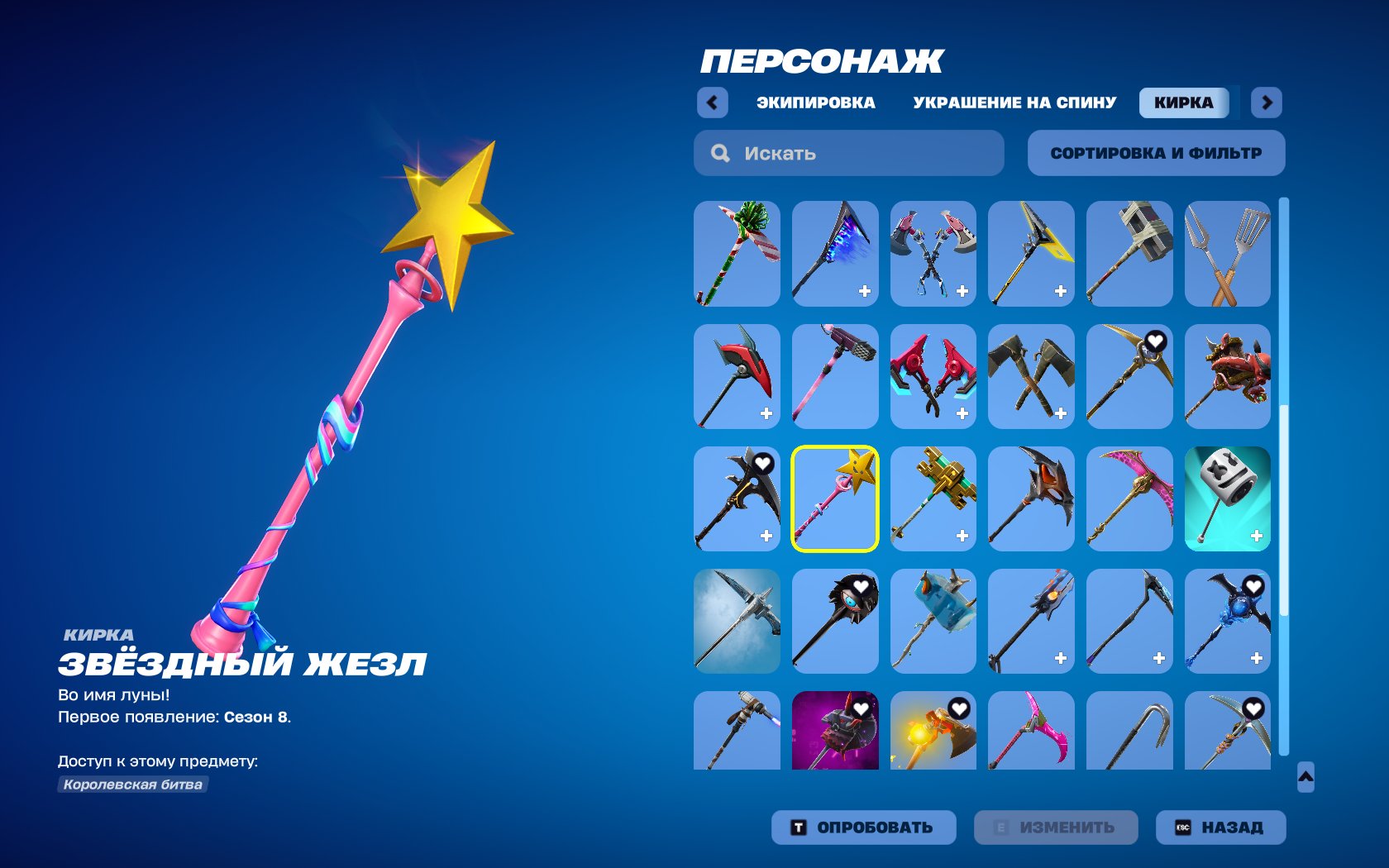This screenshot has width=1389, height=868.
Task: Select the Marshmello cube pickaxe
Action: click(1228, 498)
